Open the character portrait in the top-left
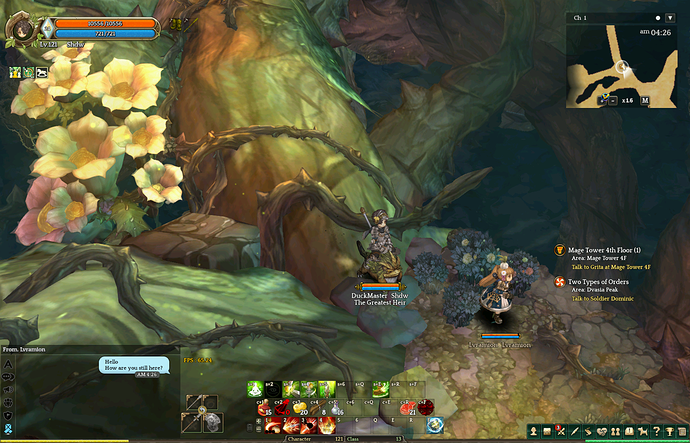 click(19, 27)
